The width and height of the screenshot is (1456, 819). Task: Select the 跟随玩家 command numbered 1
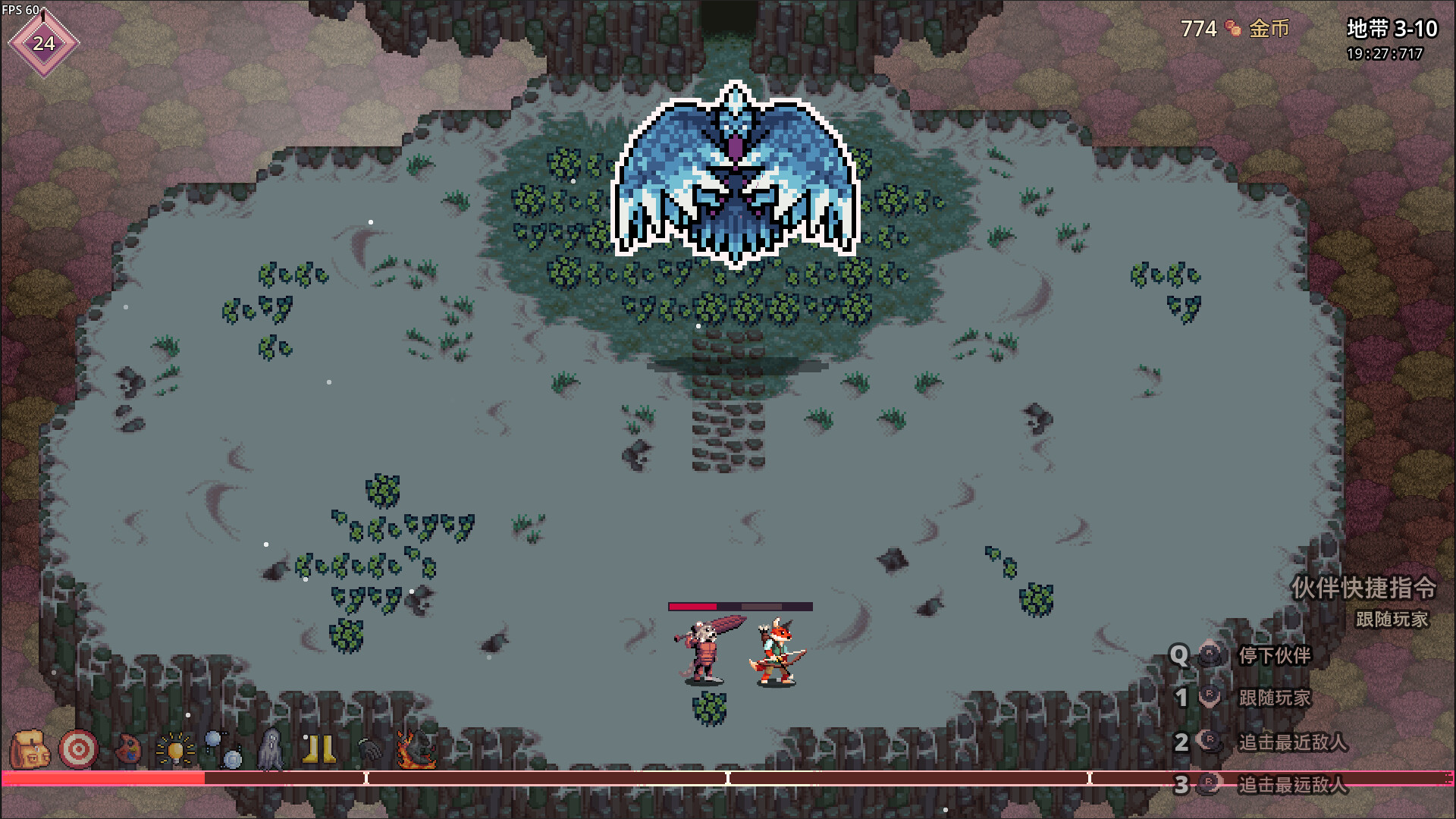pos(1274,698)
